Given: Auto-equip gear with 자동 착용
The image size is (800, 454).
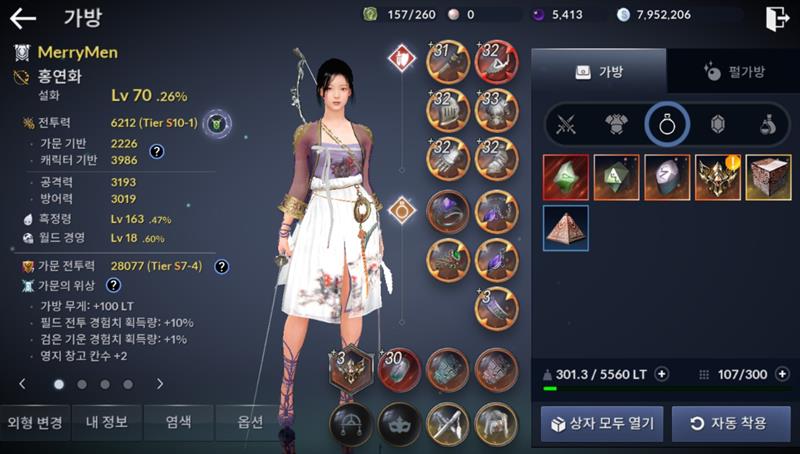Looking at the screenshot, I should pyautogui.click(x=731, y=424).
